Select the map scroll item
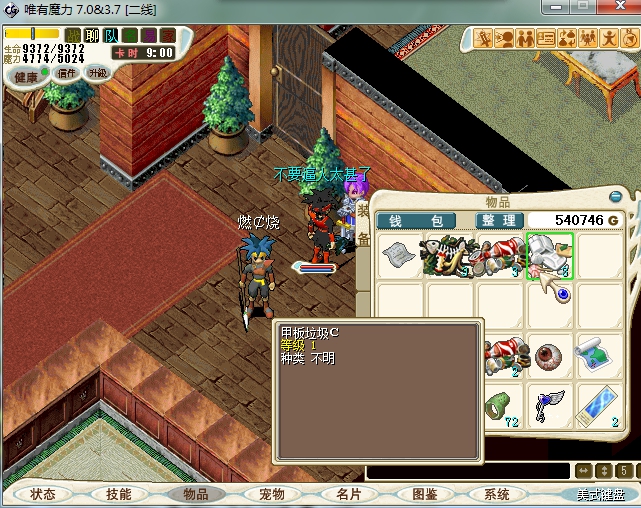The image size is (641, 508). (x=598, y=355)
